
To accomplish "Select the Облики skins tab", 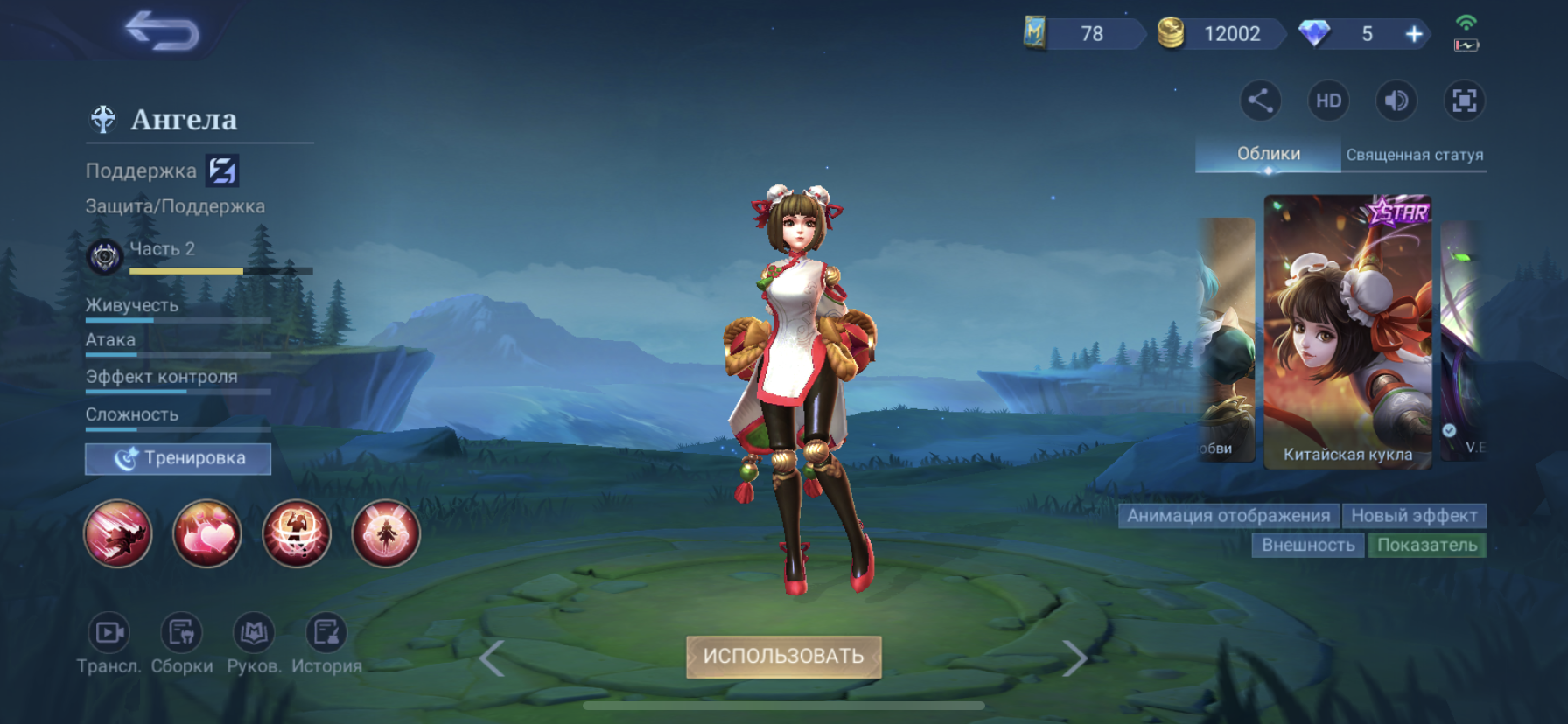I will click(x=1268, y=154).
